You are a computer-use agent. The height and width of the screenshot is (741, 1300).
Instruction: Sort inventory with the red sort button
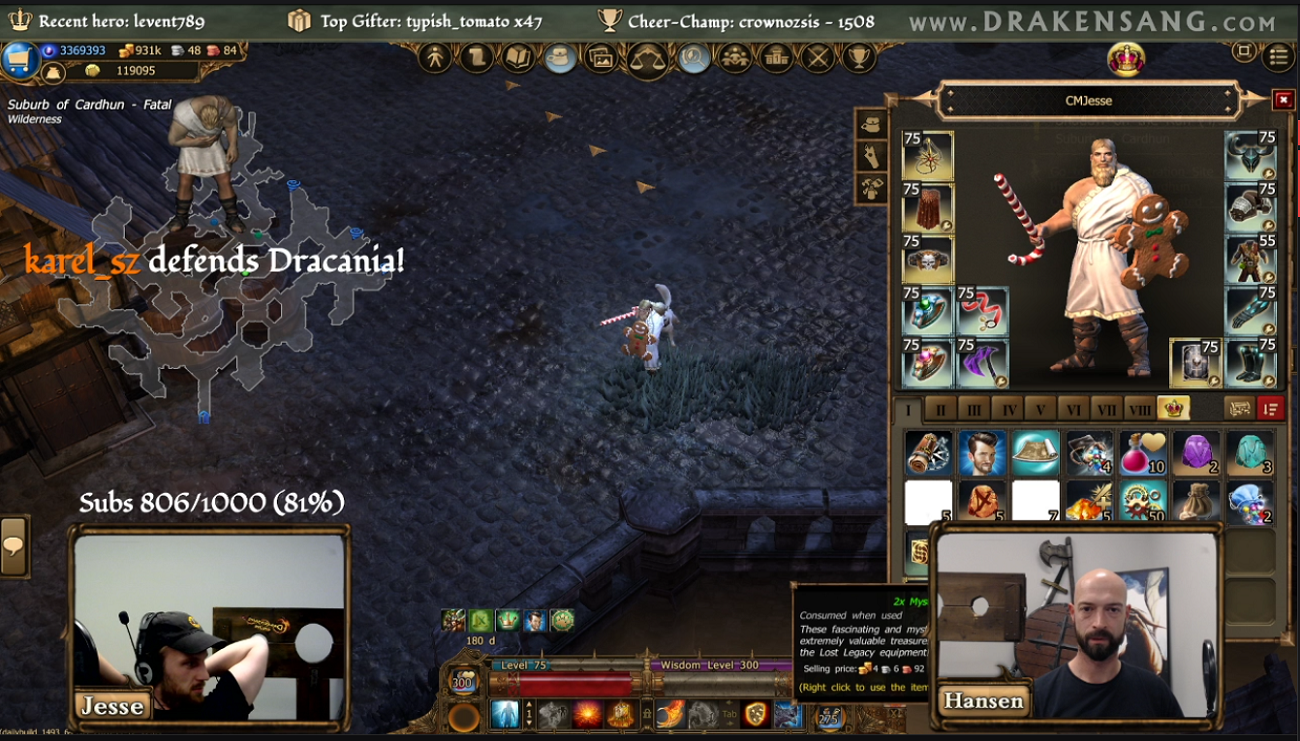(1270, 408)
